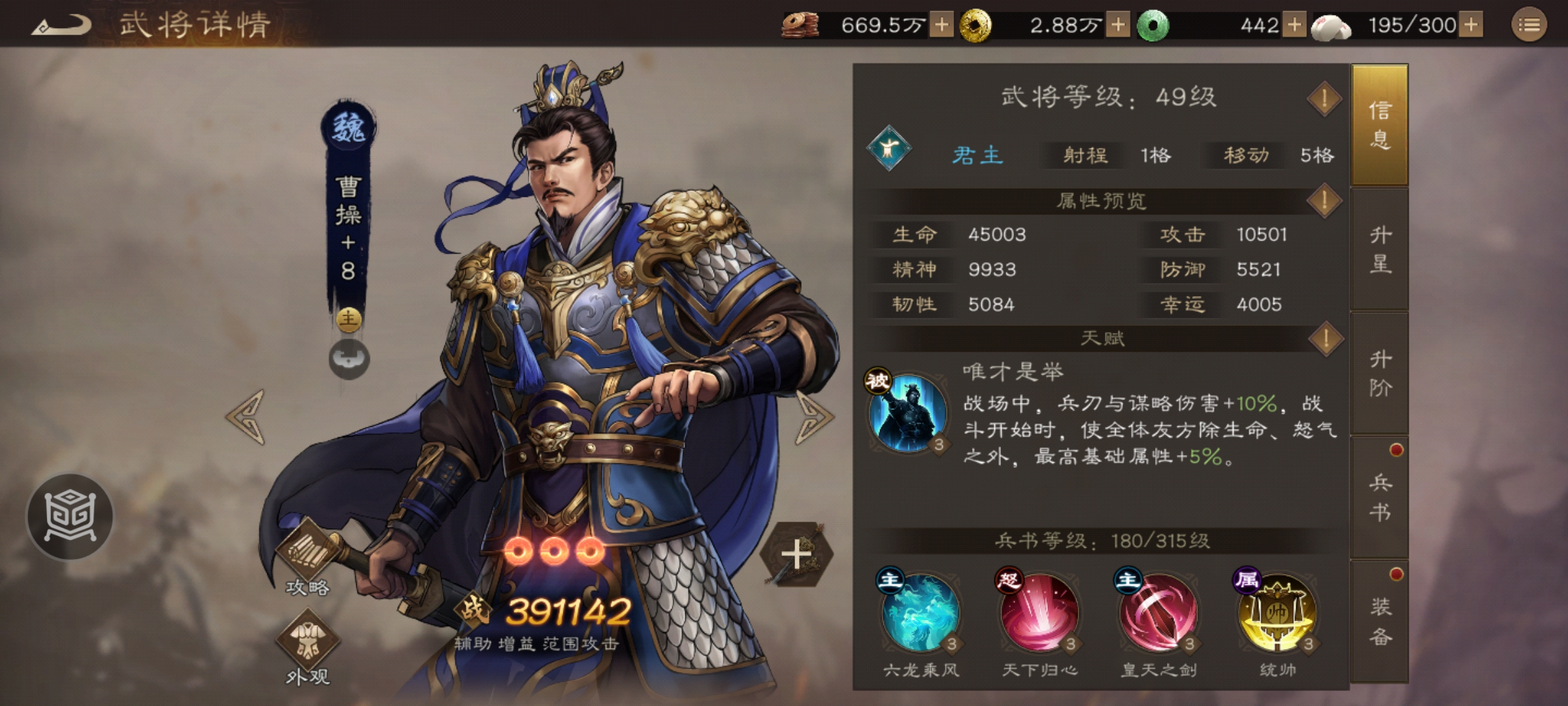Open the 装备 tab
Image resolution: width=1568 pixels, height=706 pixels.
tap(1380, 618)
